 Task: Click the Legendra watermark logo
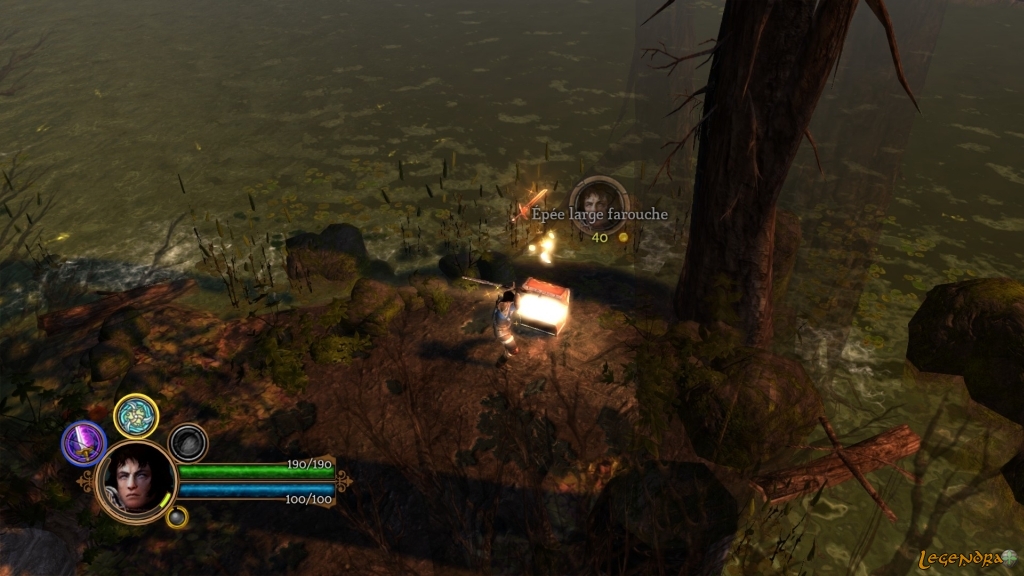pyautogui.click(x=967, y=558)
